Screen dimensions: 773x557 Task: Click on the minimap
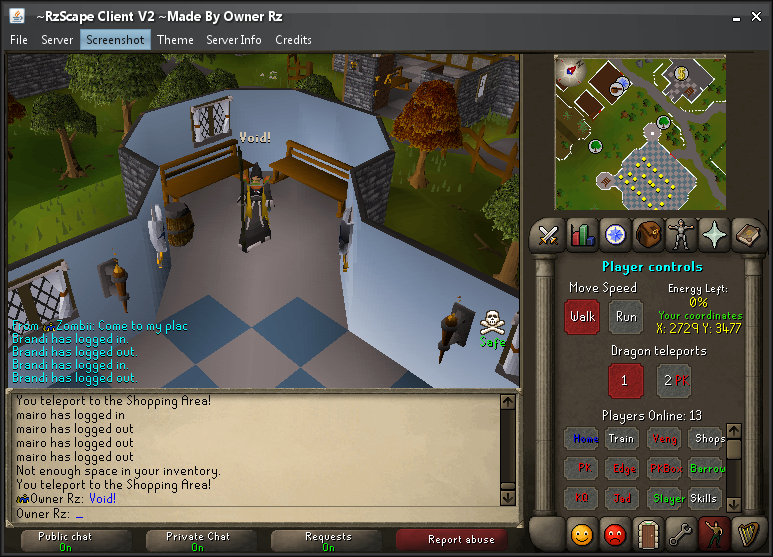pos(640,132)
